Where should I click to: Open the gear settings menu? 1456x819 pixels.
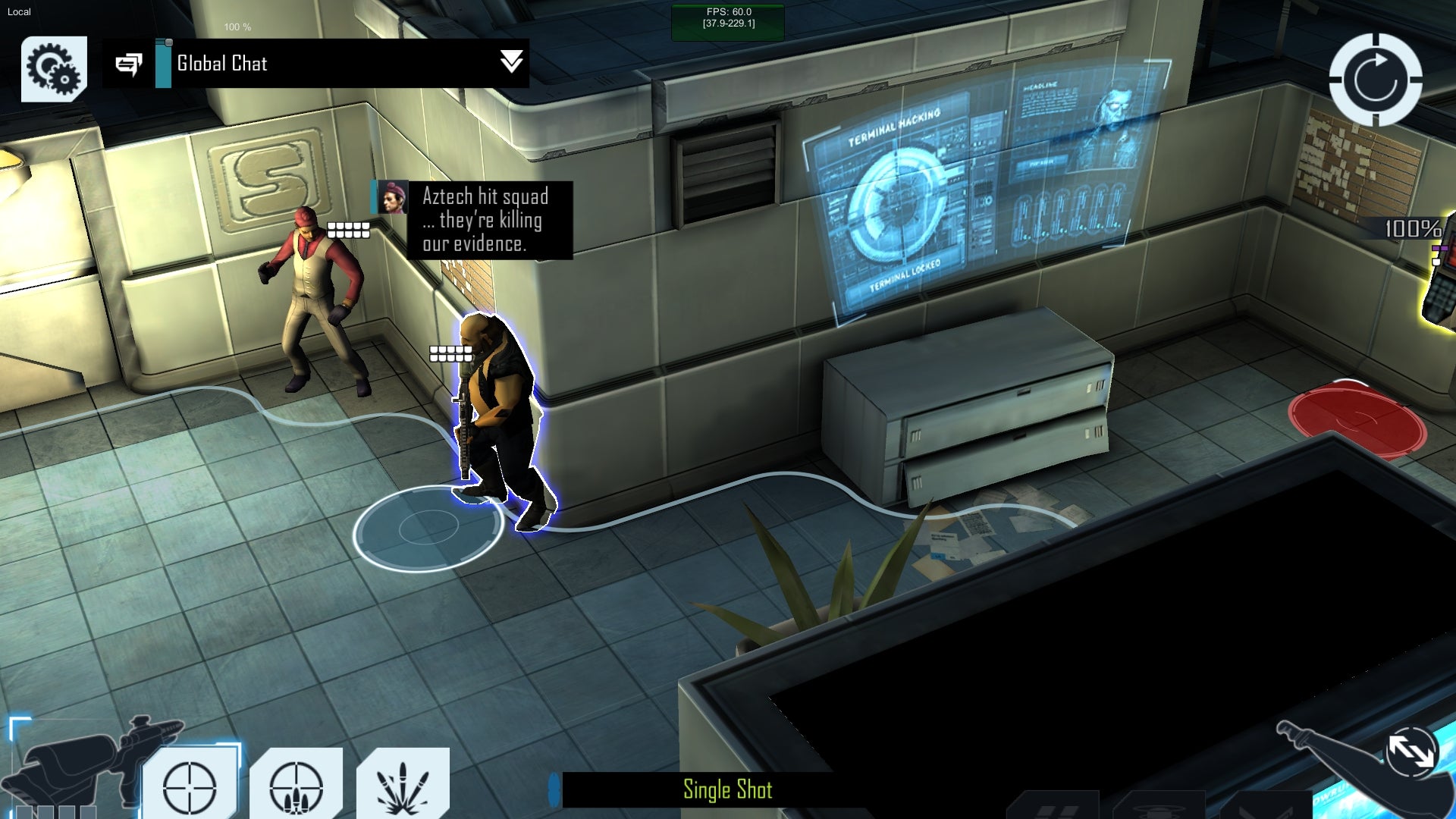54,68
